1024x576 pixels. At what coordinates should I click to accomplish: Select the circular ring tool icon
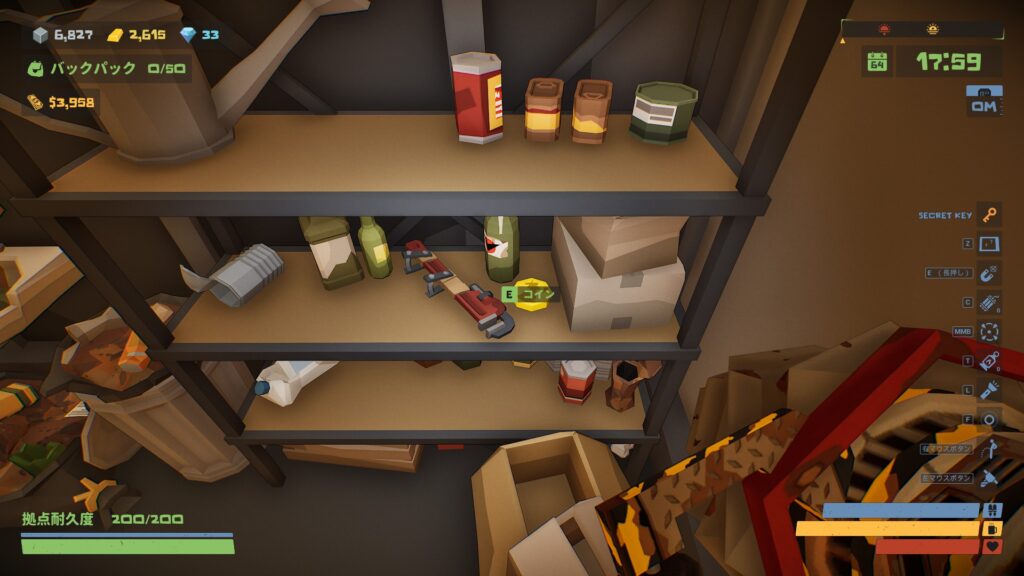pos(989,419)
